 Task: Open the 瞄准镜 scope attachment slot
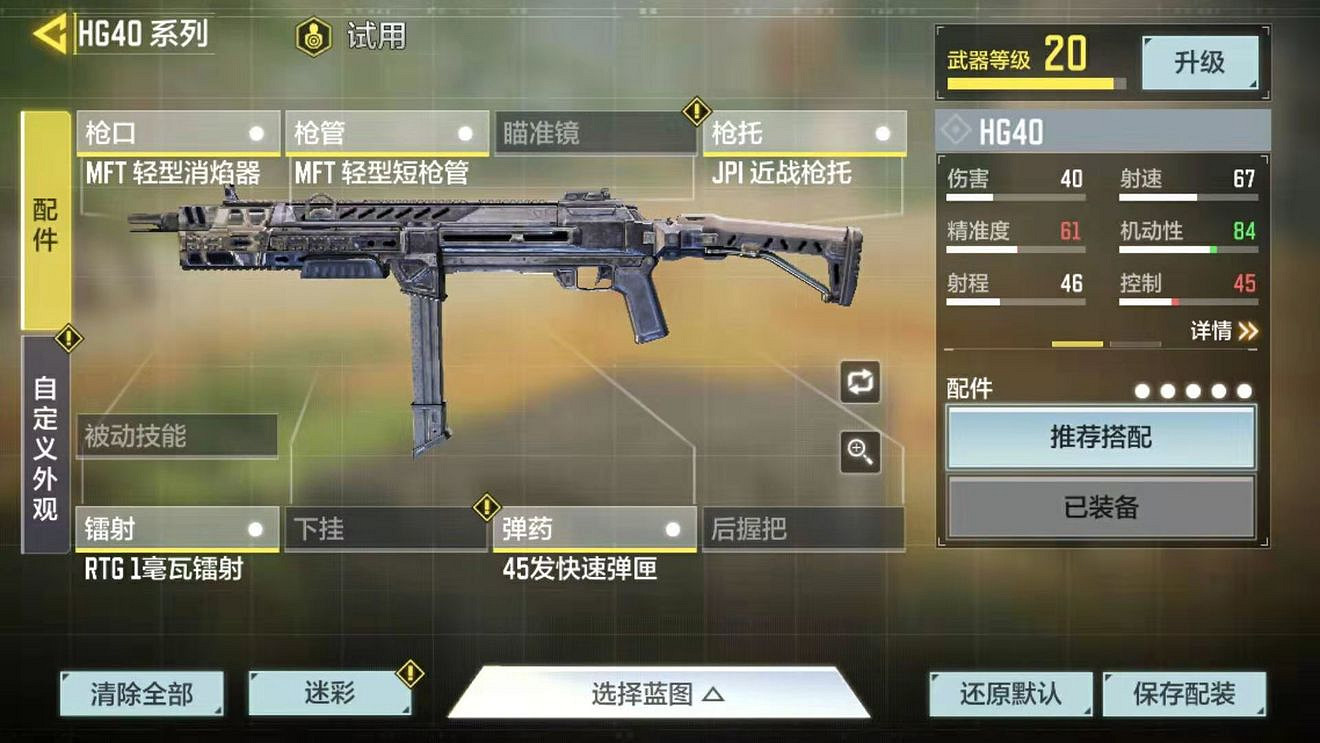pyautogui.click(x=595, y=131)
